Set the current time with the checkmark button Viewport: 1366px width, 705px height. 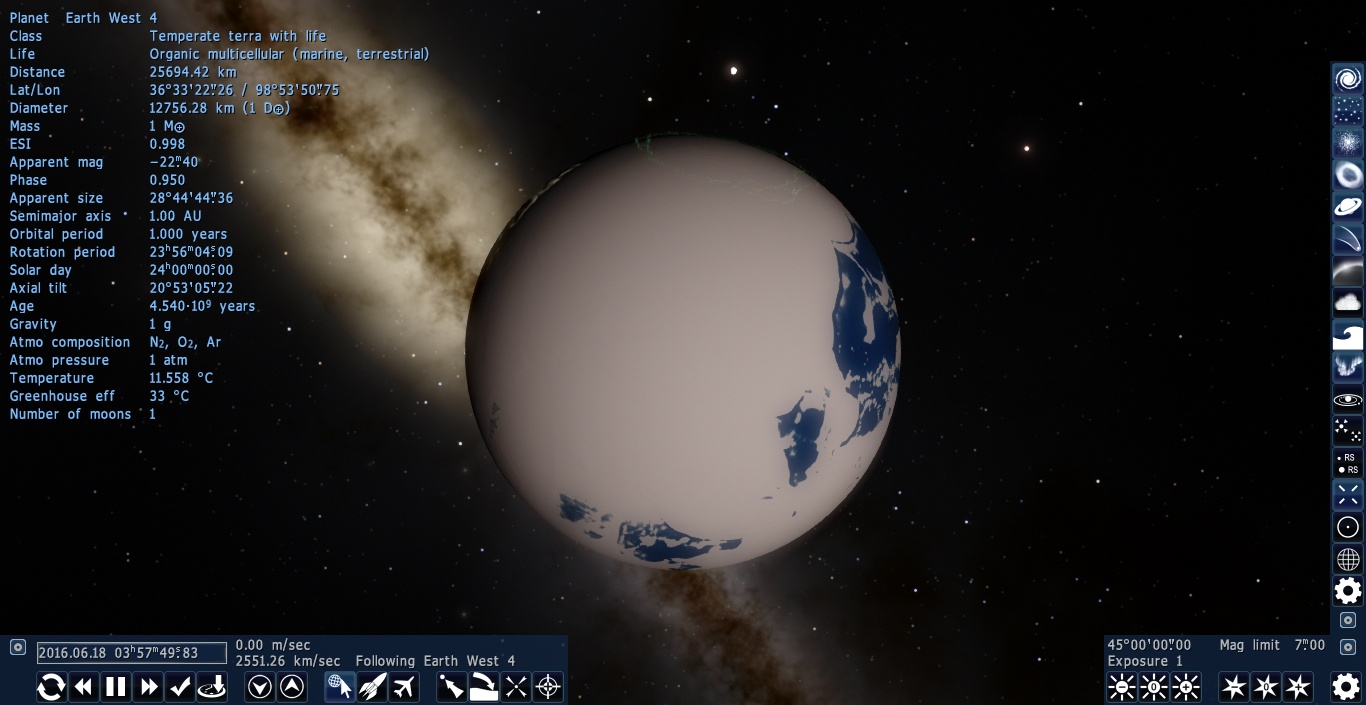180,687
